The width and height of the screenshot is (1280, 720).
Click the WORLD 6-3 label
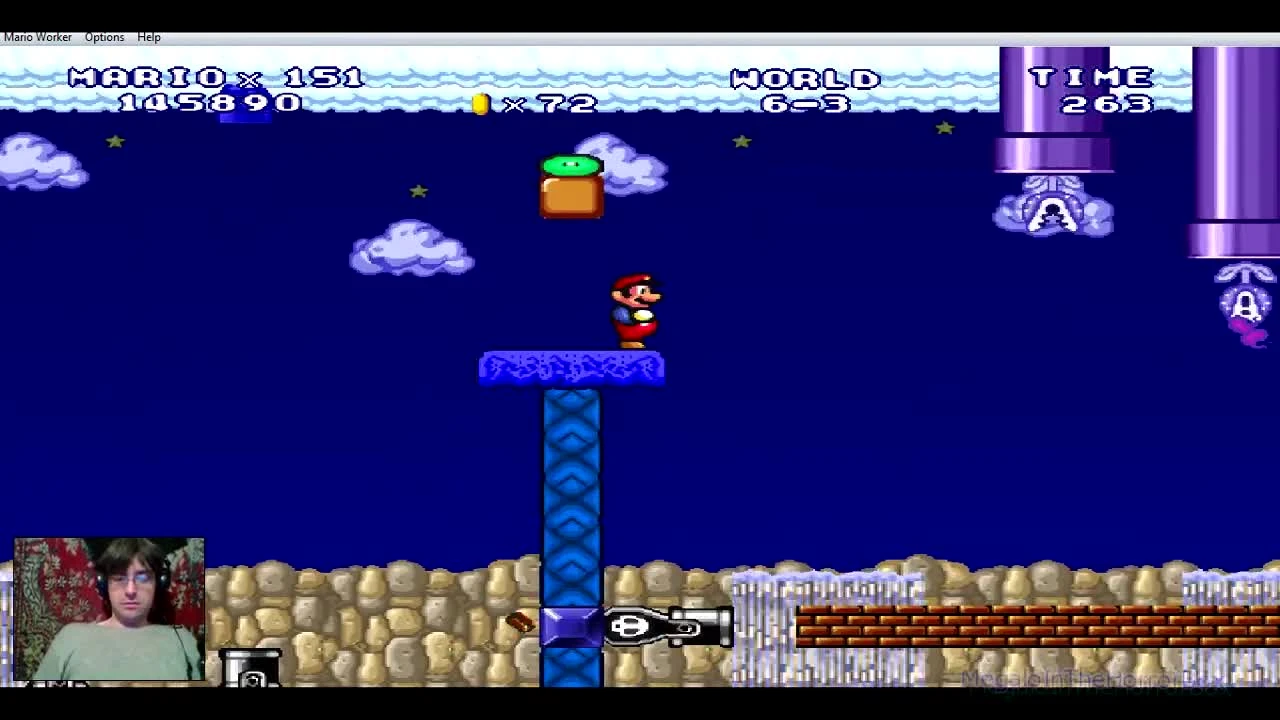tap(806, 90)
